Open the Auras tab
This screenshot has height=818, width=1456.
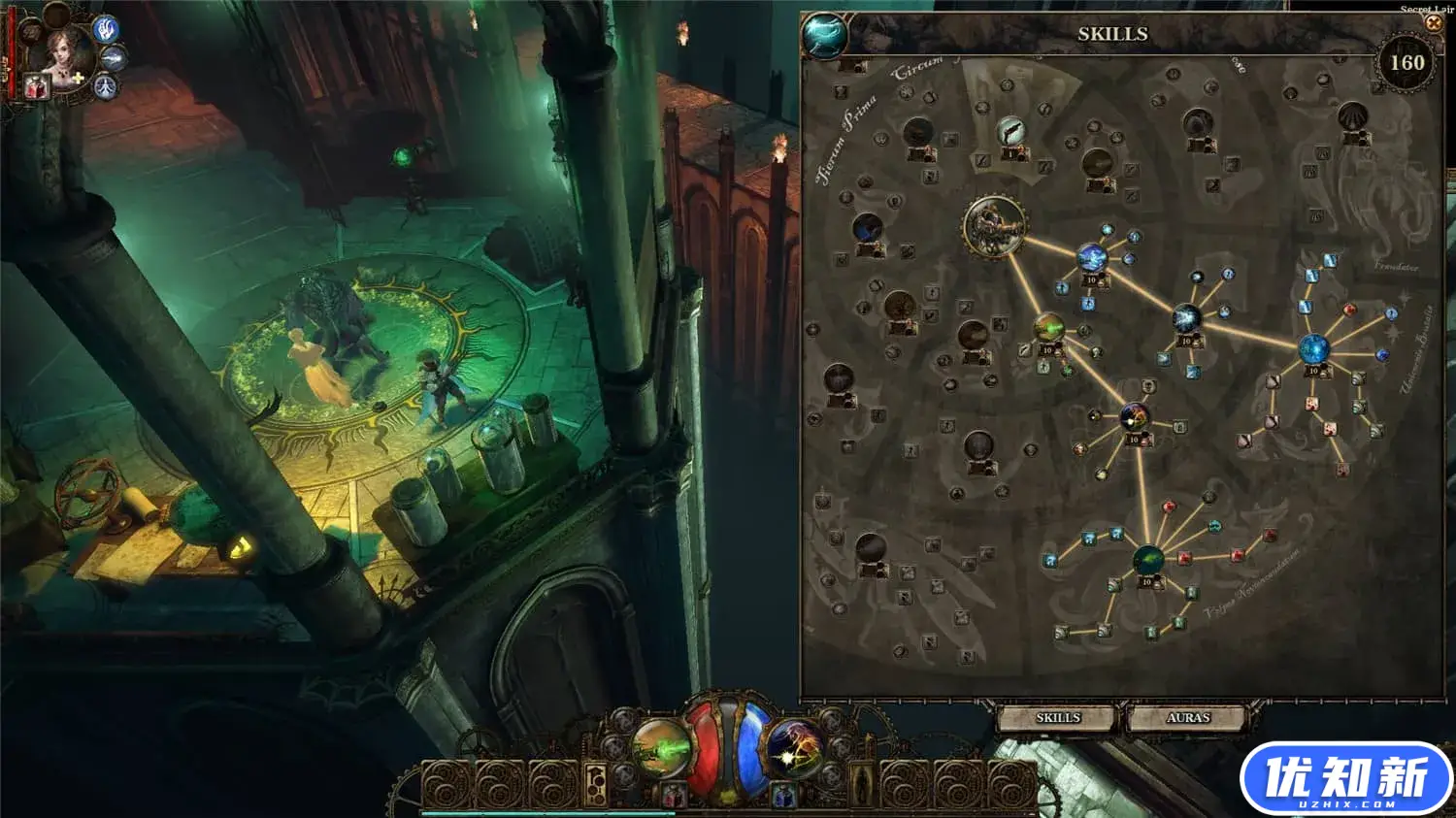(x=1187, y=718)
